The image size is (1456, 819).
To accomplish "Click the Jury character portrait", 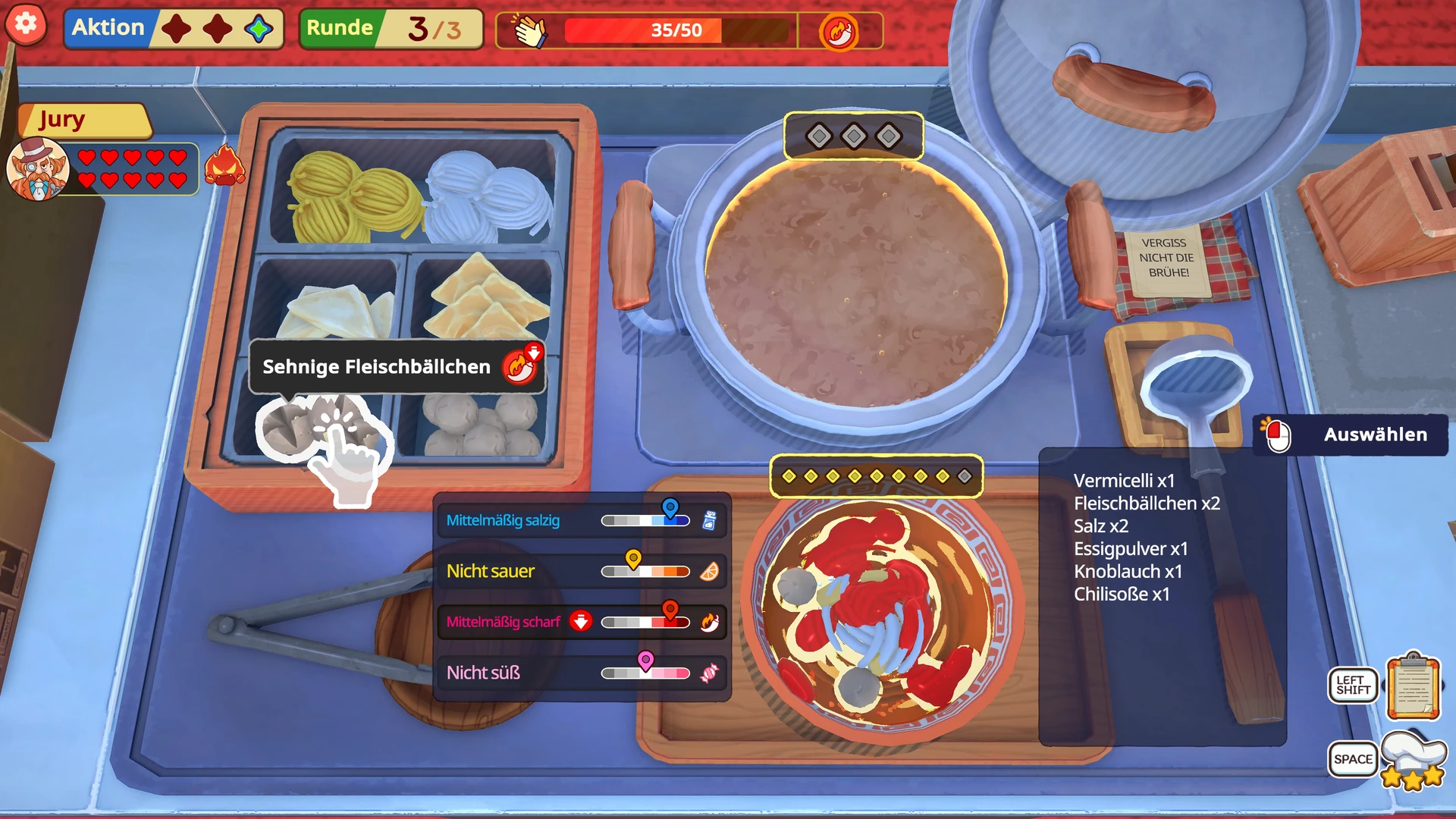I will (38, 168).
